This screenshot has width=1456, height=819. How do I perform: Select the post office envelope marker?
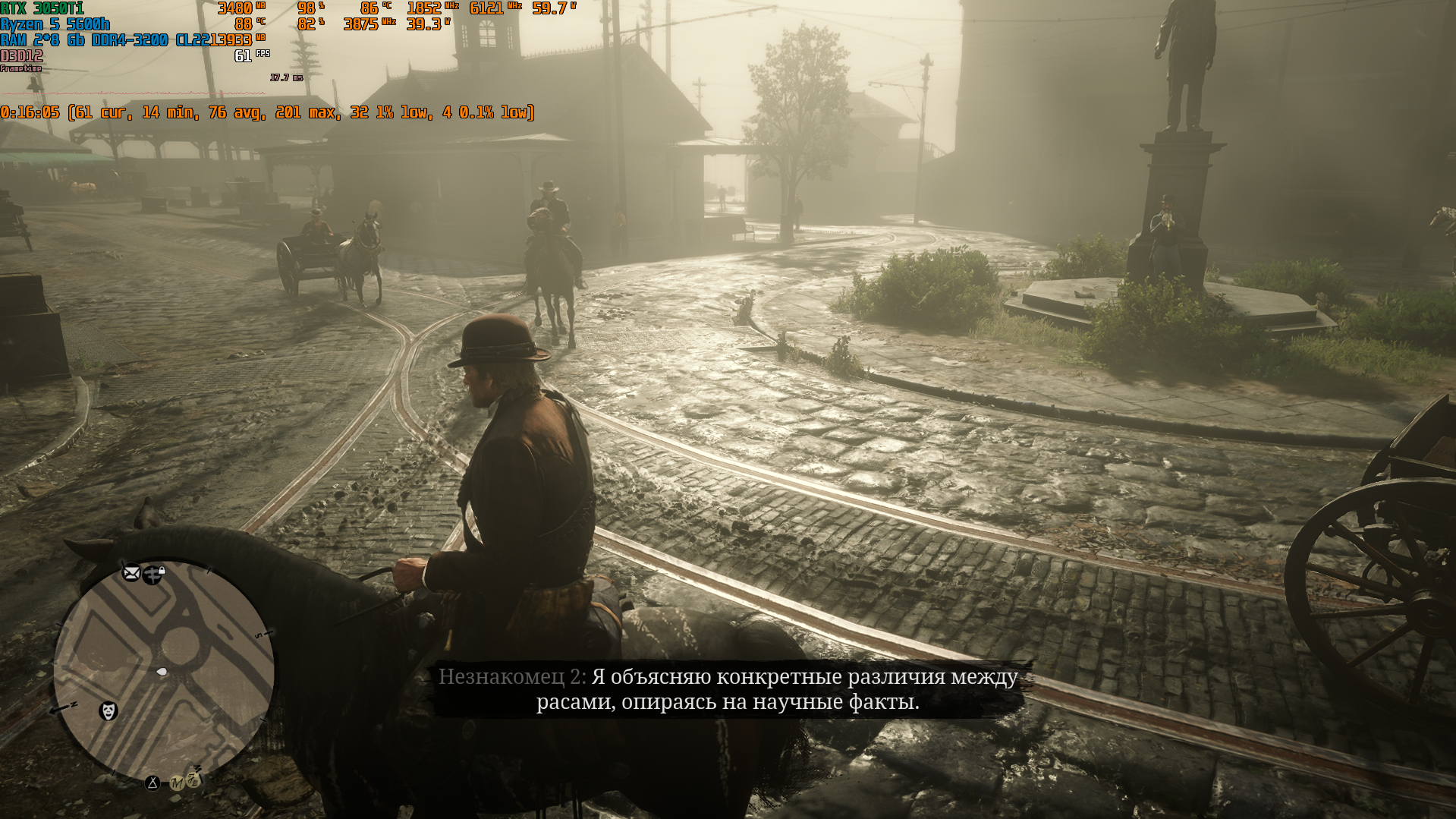[131, 573]
